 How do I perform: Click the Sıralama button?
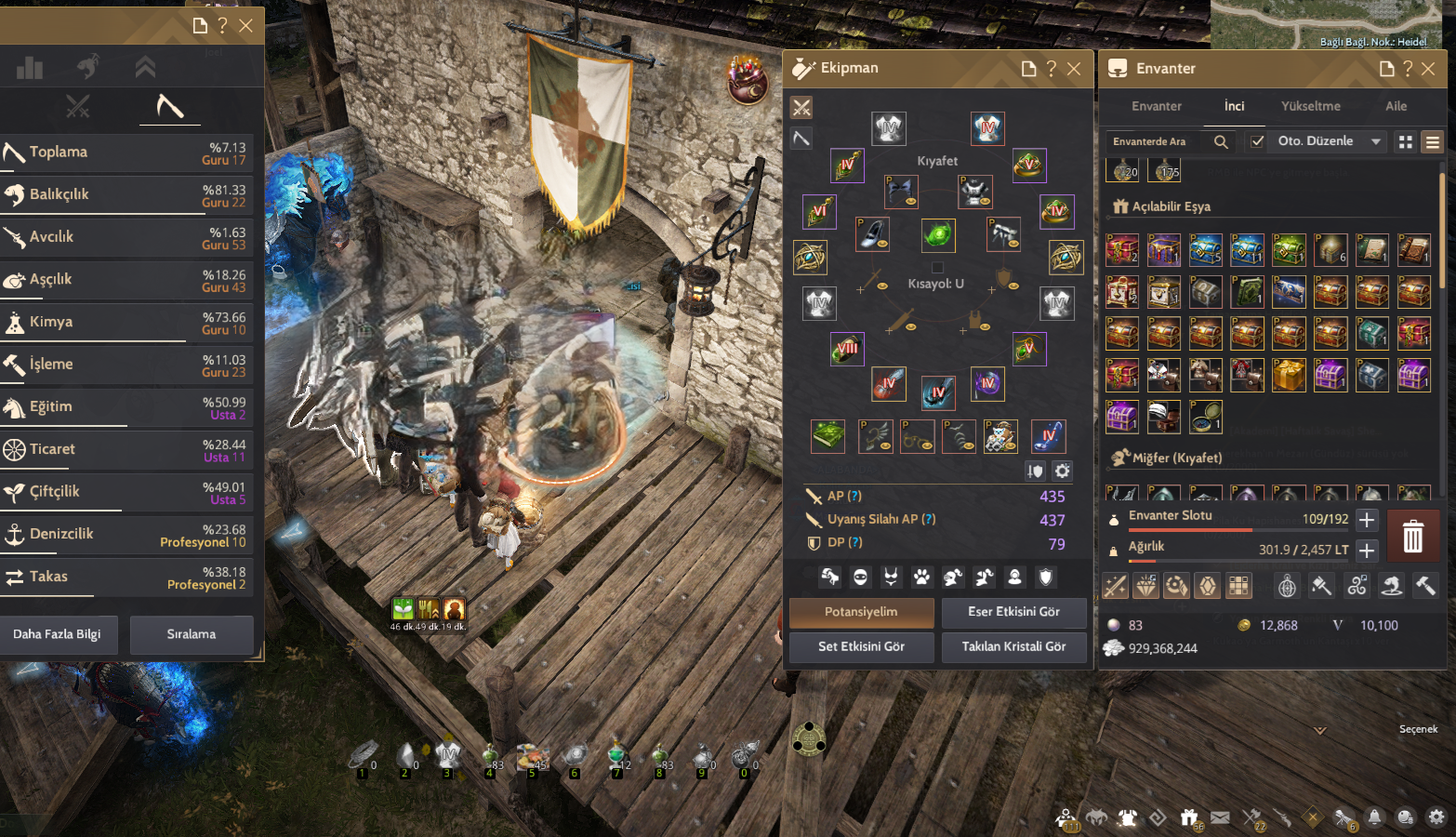click(x=192, y=634)
